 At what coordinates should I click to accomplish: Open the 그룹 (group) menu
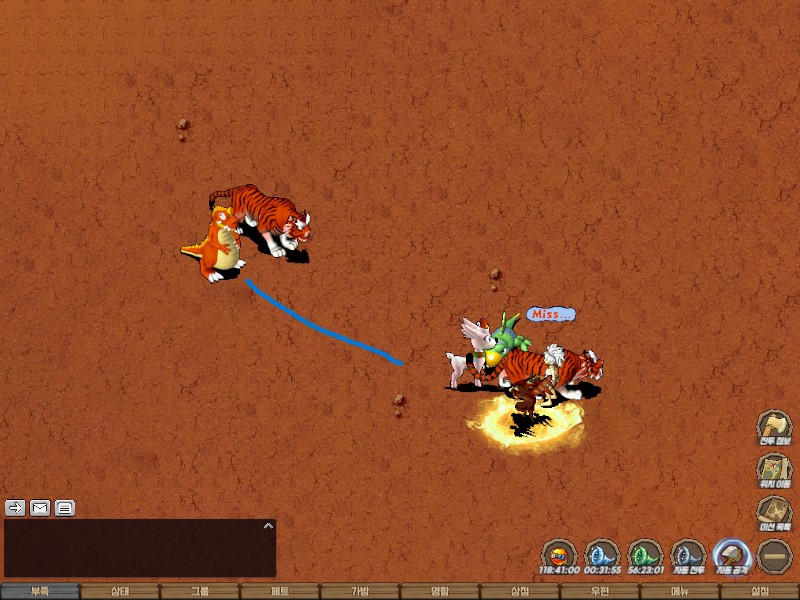200,591
